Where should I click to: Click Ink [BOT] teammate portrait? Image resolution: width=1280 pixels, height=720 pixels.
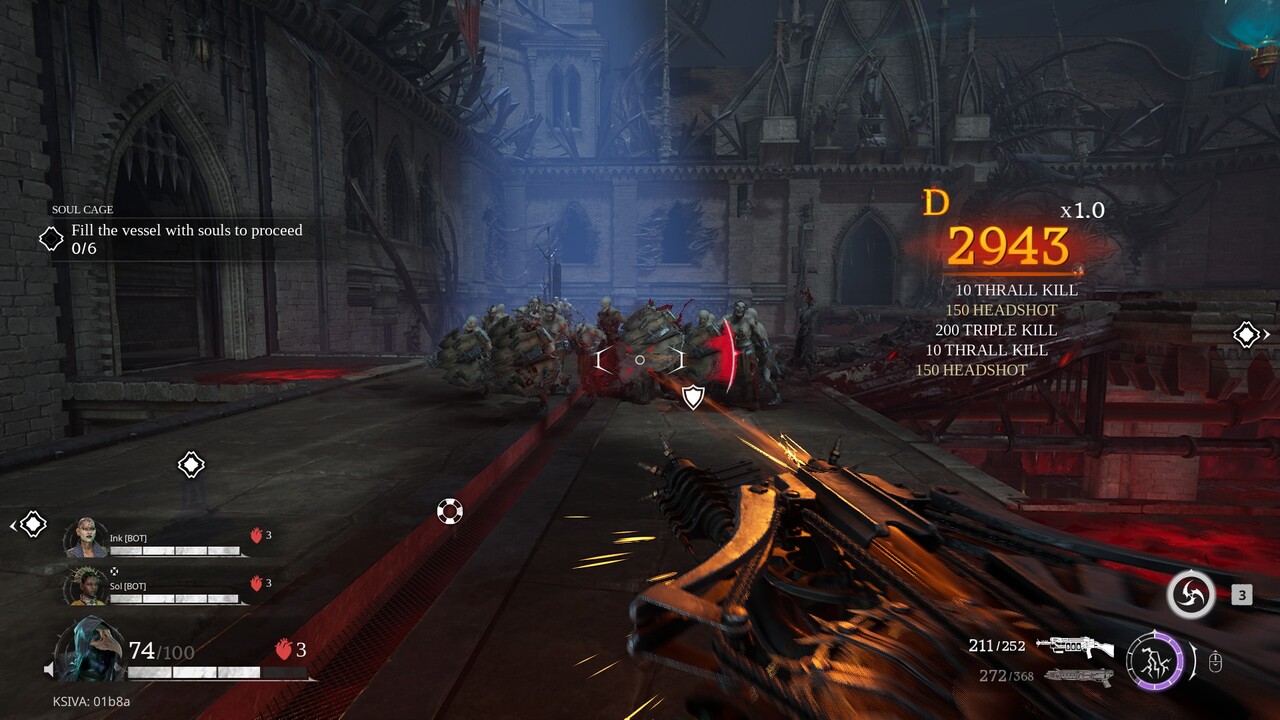(x=86, y=539)
